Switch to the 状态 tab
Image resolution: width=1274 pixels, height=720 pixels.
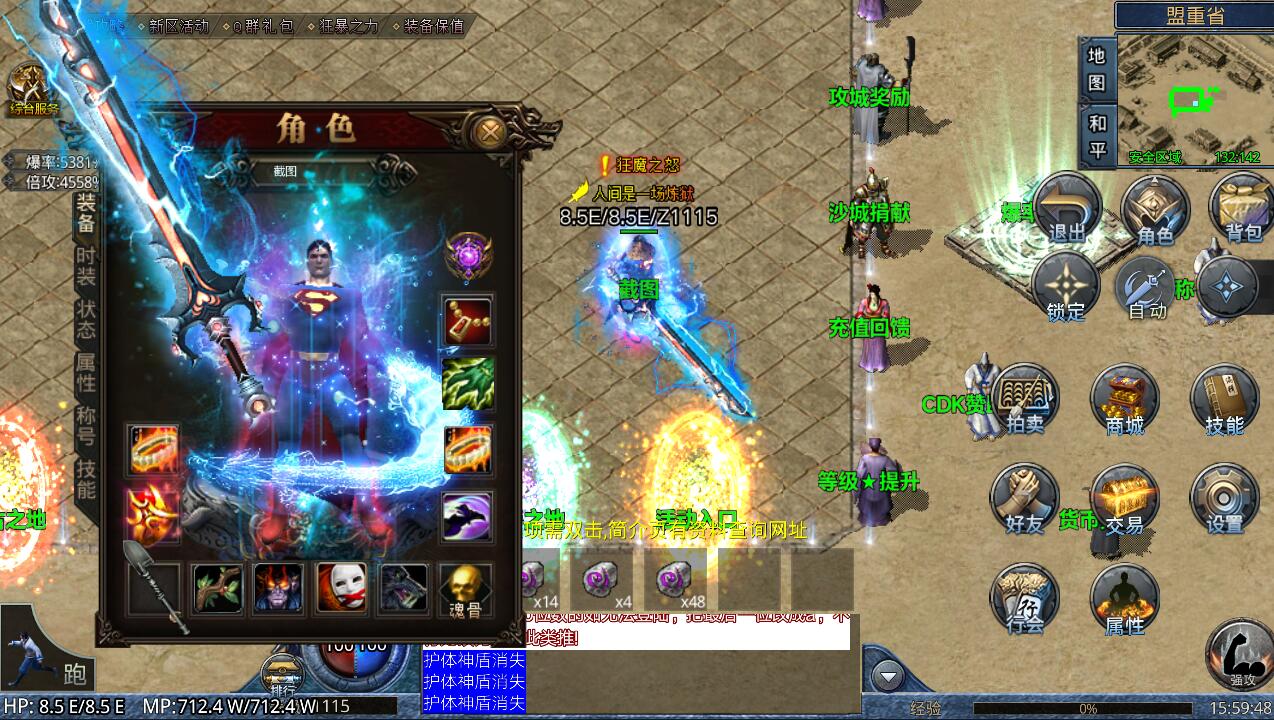pos(87,319)
